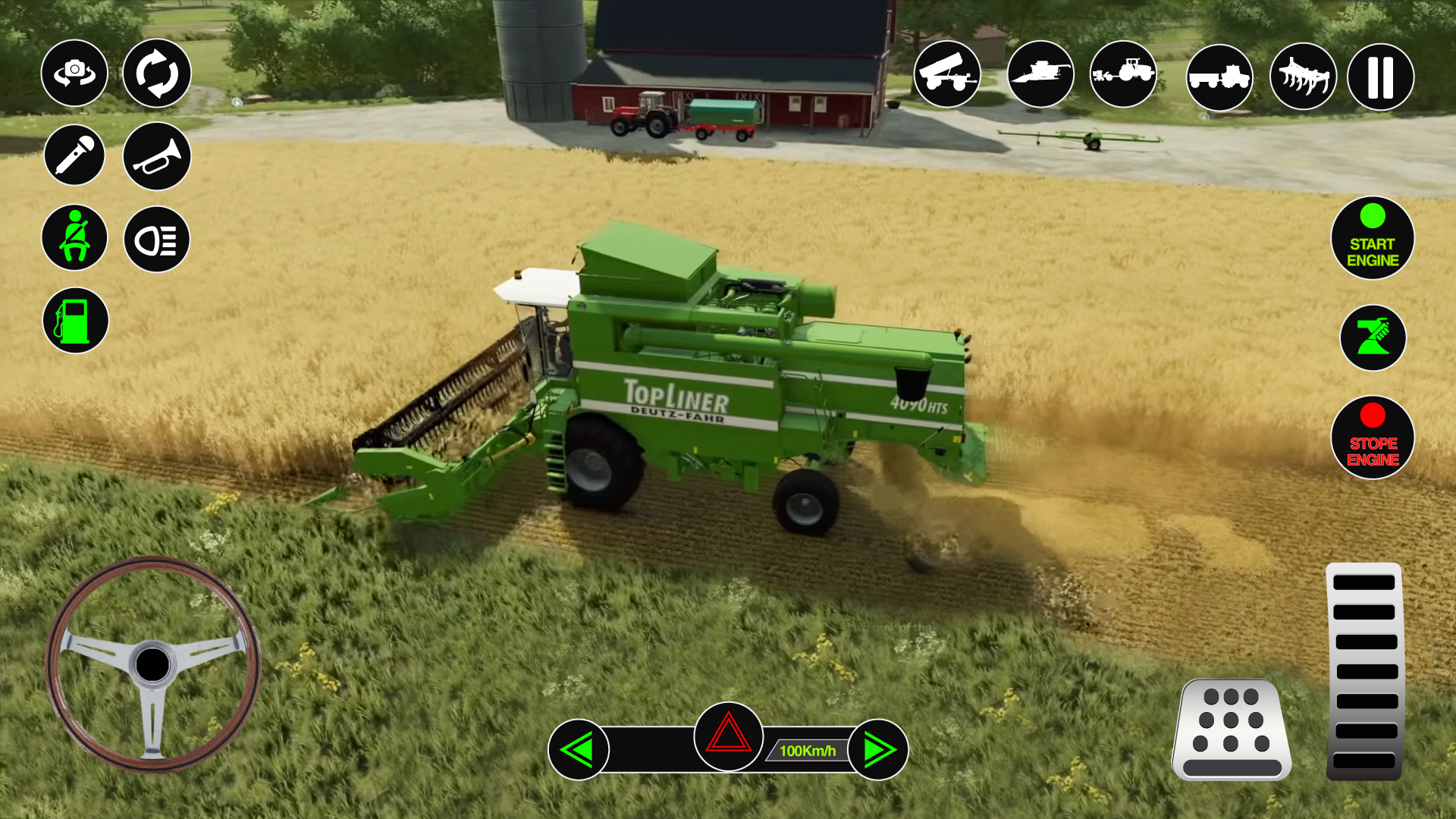Select the cultivator plow icon

(x=1302, y=75)
